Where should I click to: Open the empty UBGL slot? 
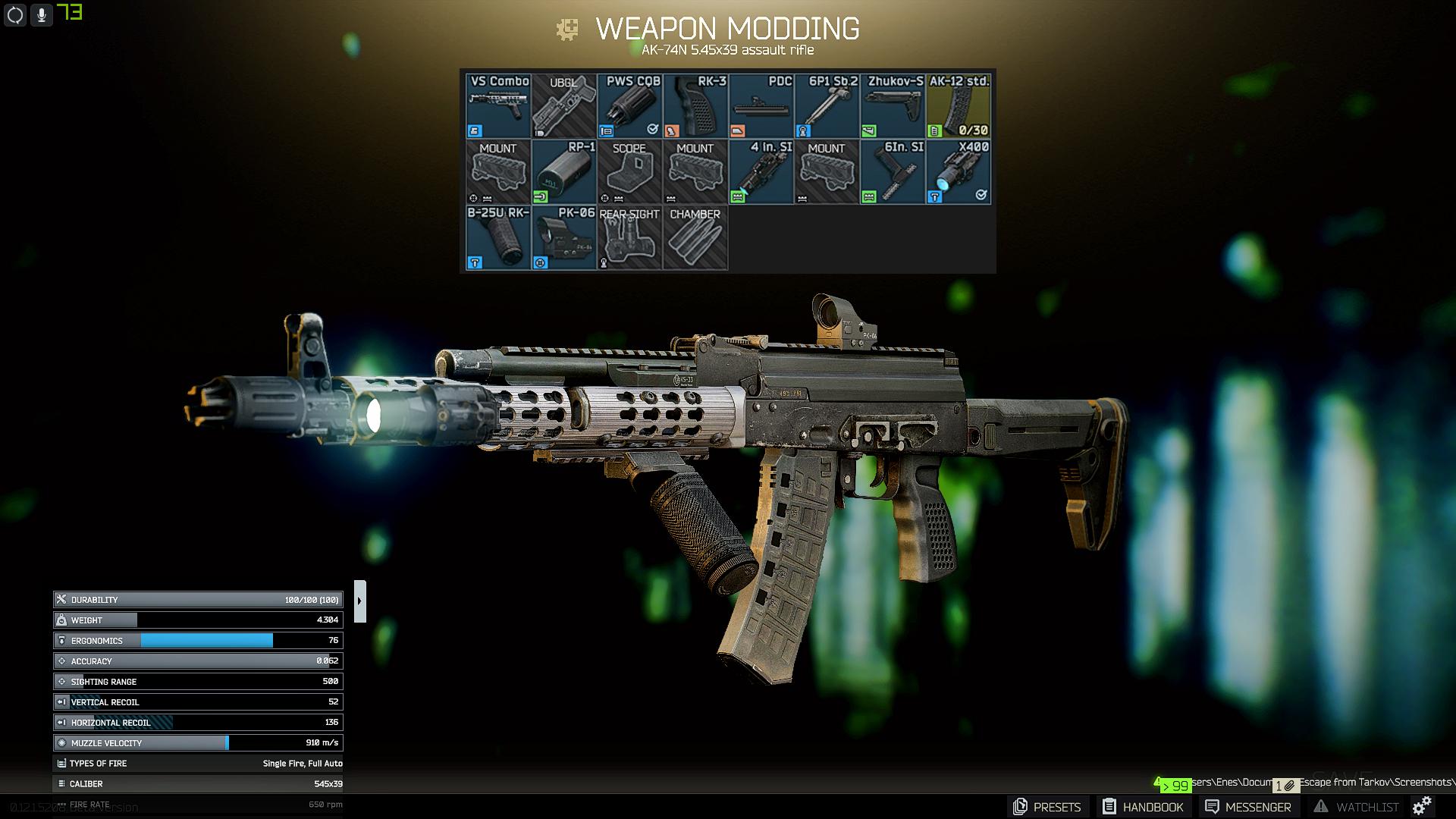(564, 105)
